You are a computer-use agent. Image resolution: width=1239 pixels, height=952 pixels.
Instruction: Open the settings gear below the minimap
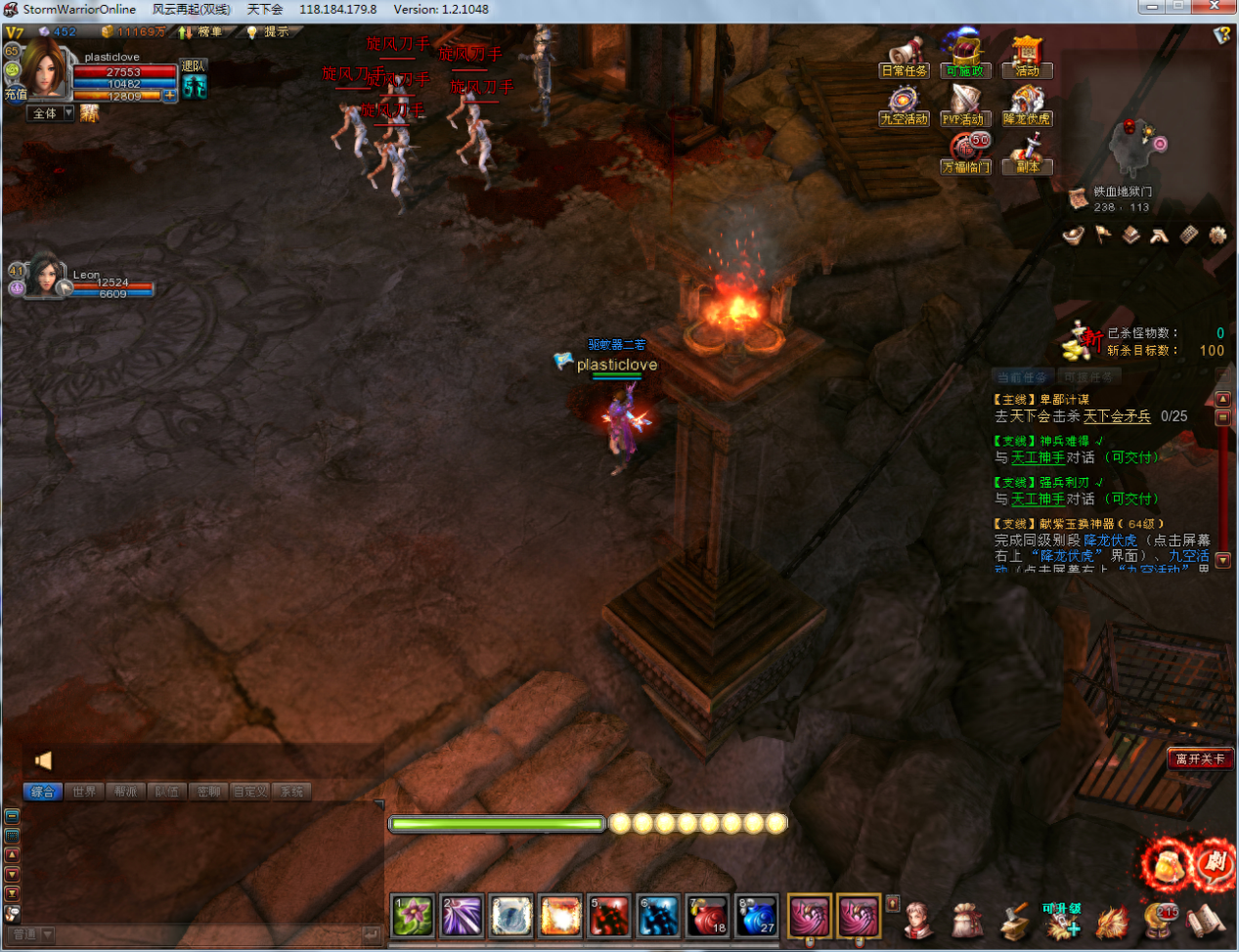tap(1217, 235)
